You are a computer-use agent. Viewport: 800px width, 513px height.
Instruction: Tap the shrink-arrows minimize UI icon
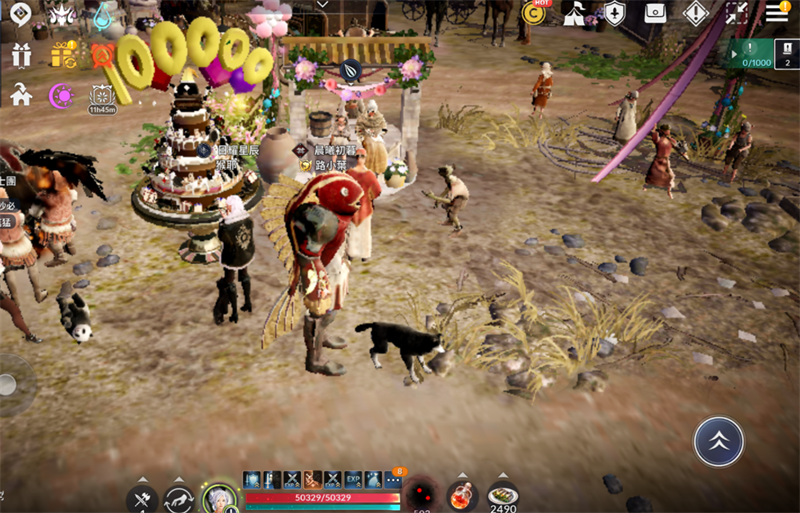(x=737, y=14)
